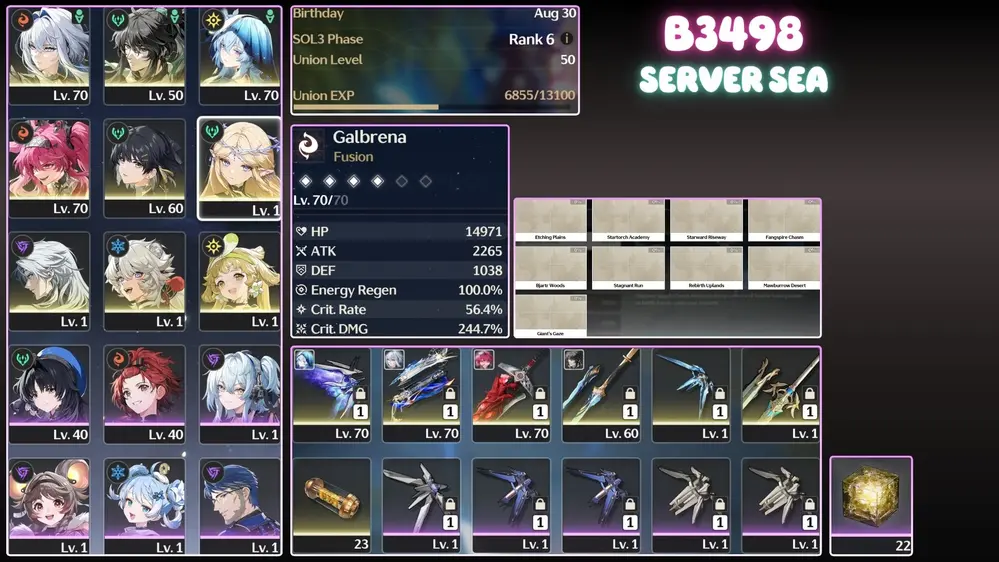999x562 pixels.
Task: Select the Stagnant Run map tile
Action: click(628, 268)
